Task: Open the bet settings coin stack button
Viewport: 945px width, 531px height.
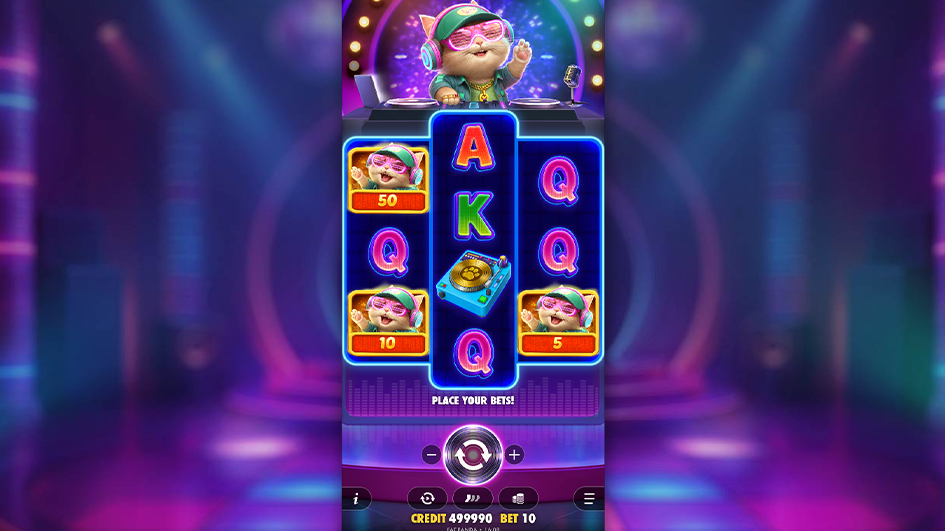Action: pos(518,498)
